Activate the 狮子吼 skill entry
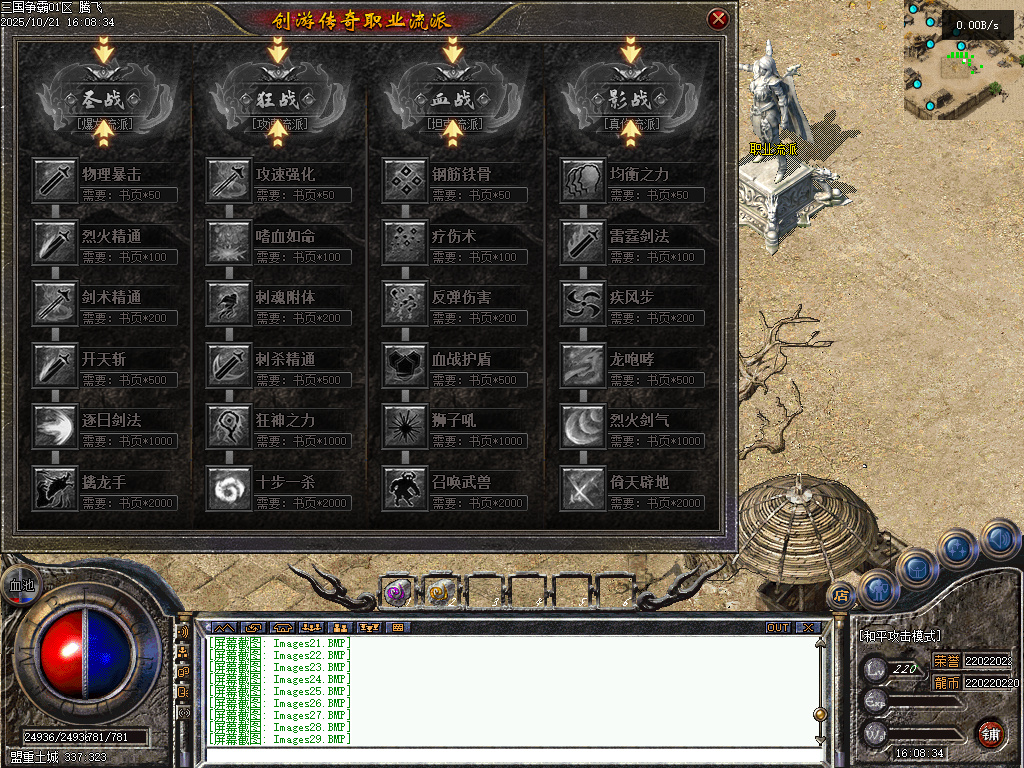 (x=405, y=427)
